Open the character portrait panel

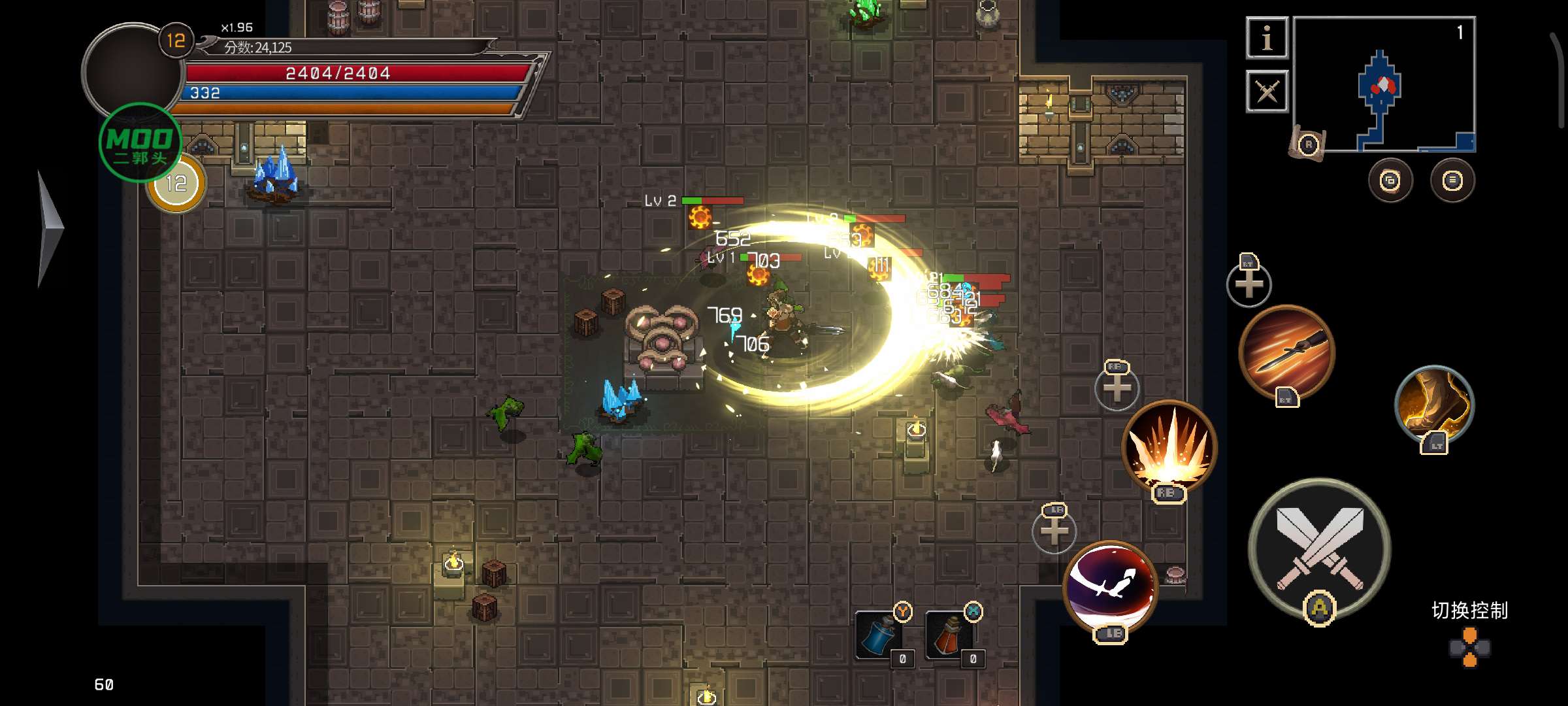click(131, 70)
